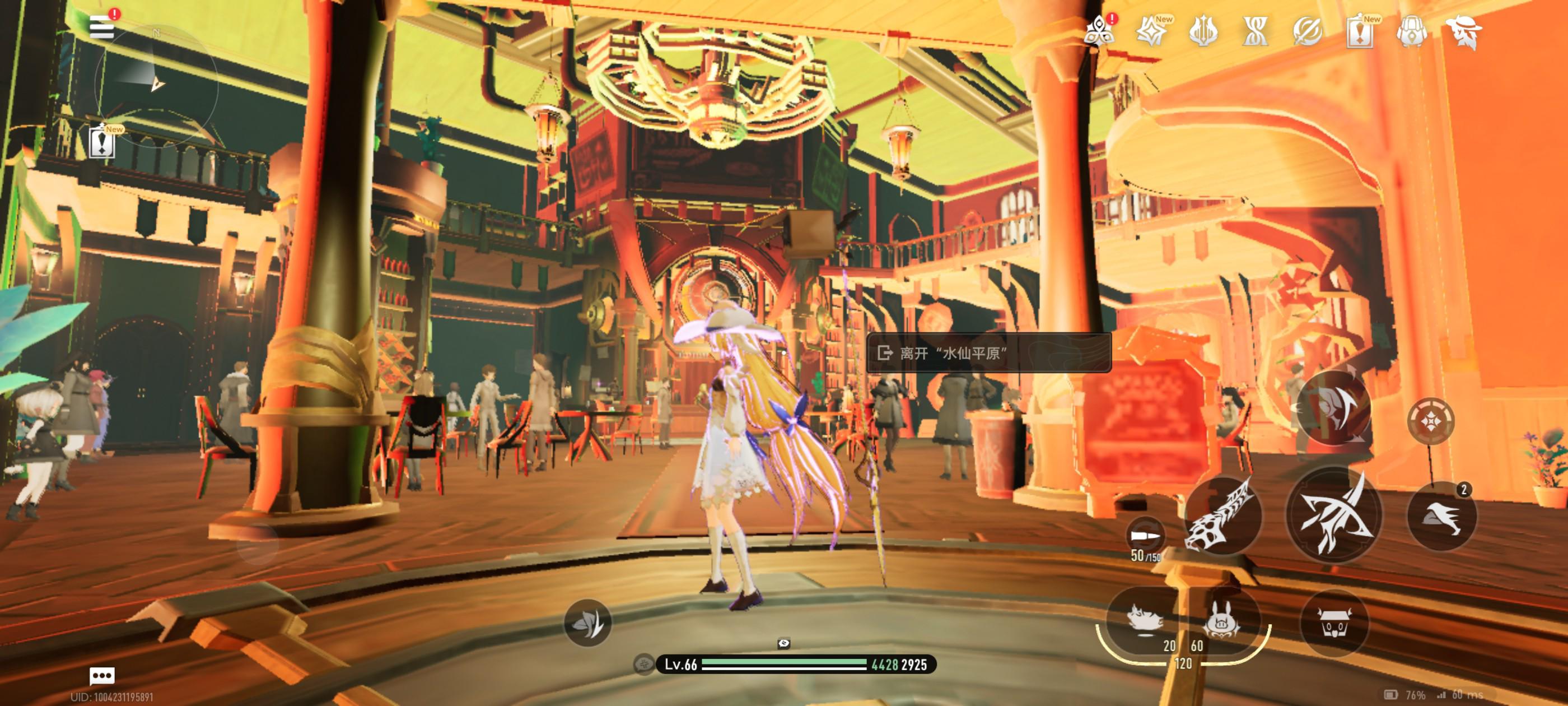Open the horned chest creature button
This screenshot has height=706, width=1568.
1334,623
